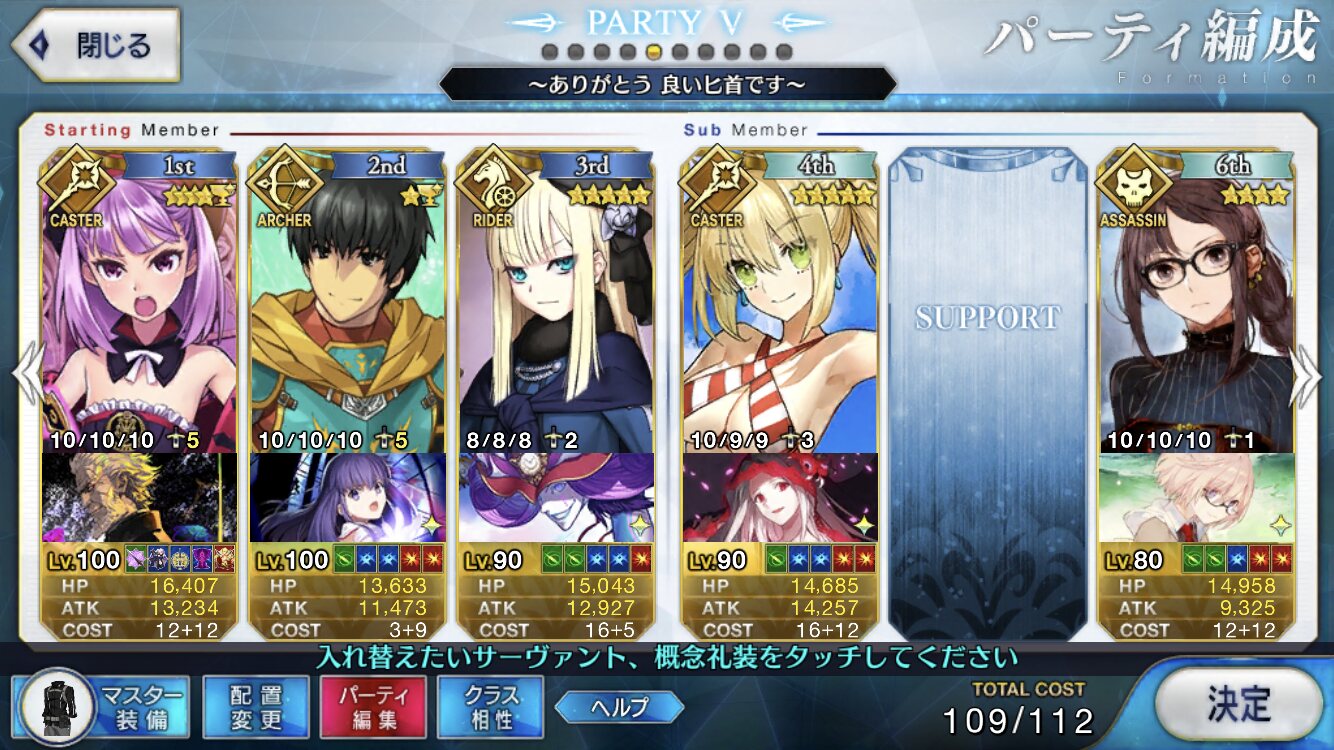Tap the 配置変更 change placement button
This screenshot has height=750, width=1334.
click(255, 706)
